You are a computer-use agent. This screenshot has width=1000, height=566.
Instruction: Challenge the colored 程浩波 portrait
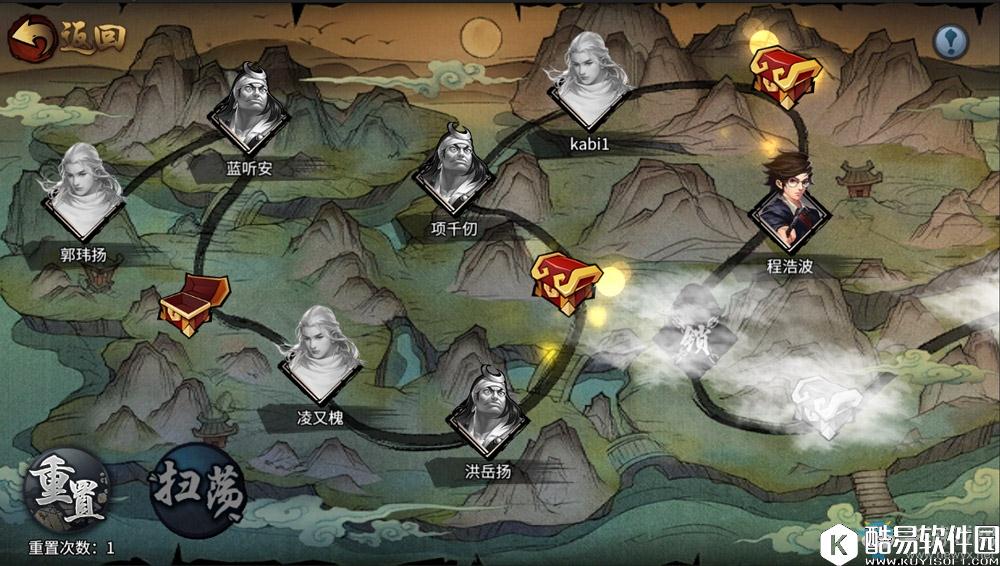[x=791, y=207]
